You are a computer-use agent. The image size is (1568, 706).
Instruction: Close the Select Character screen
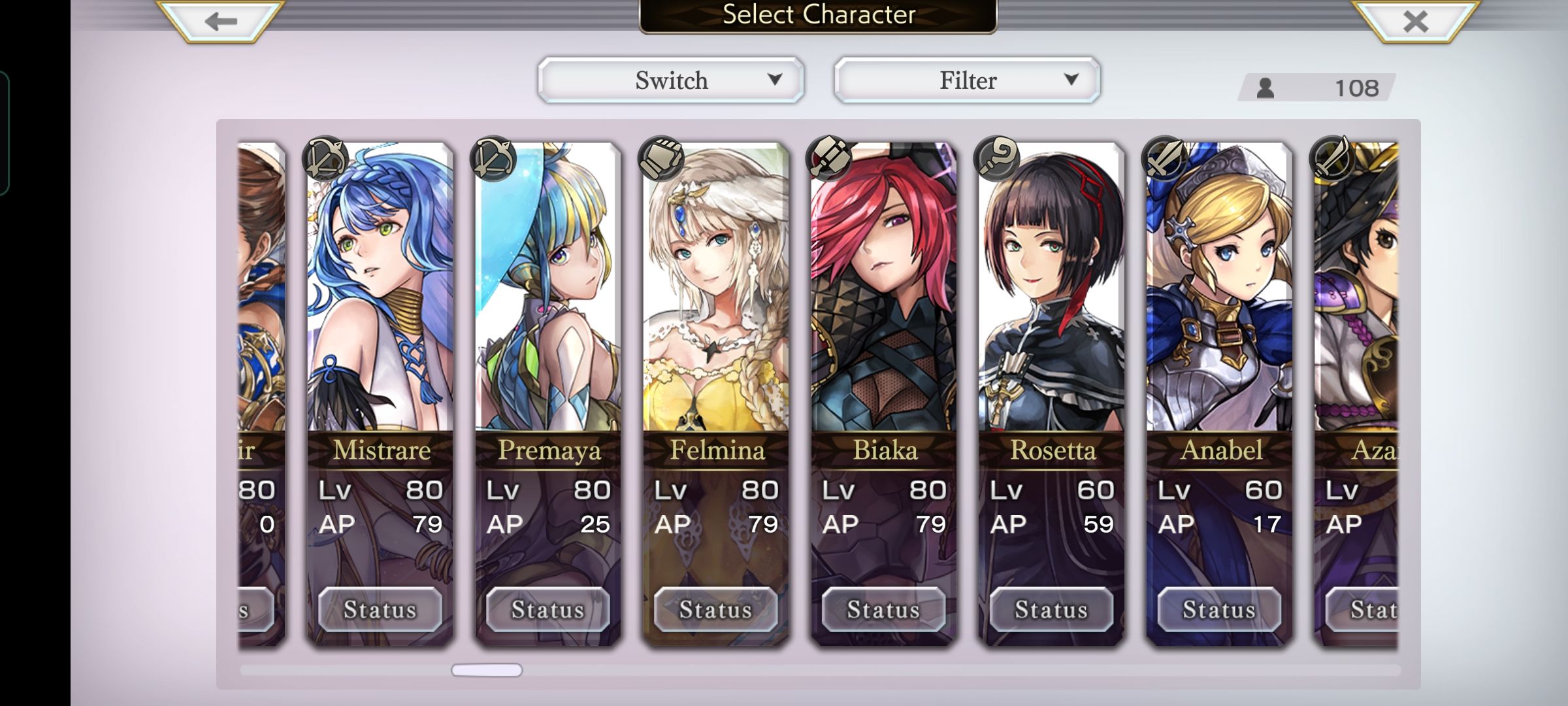point(1415,21)
